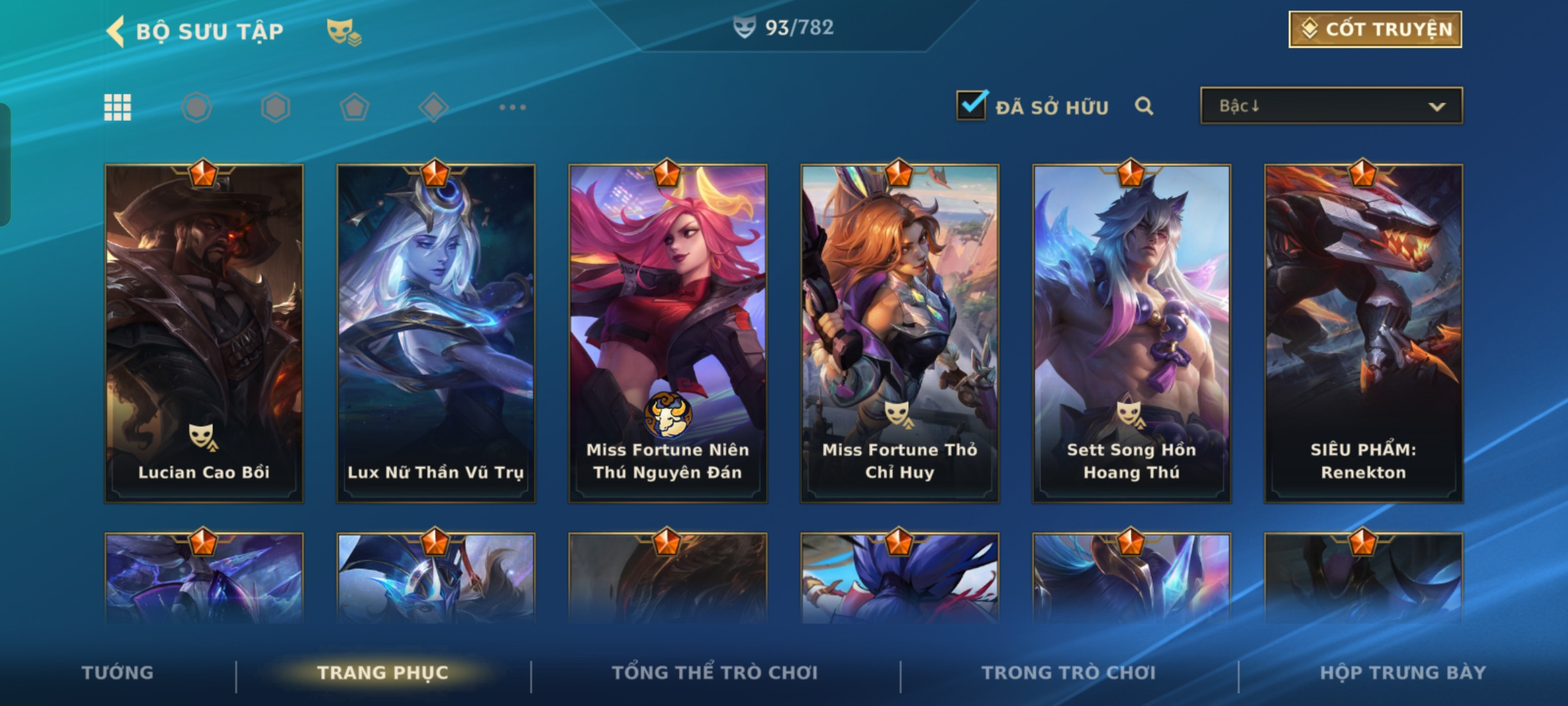Go back from Bộ Sưu Tập
This screenshot has width=1568, height=706.
pos(116,31)
